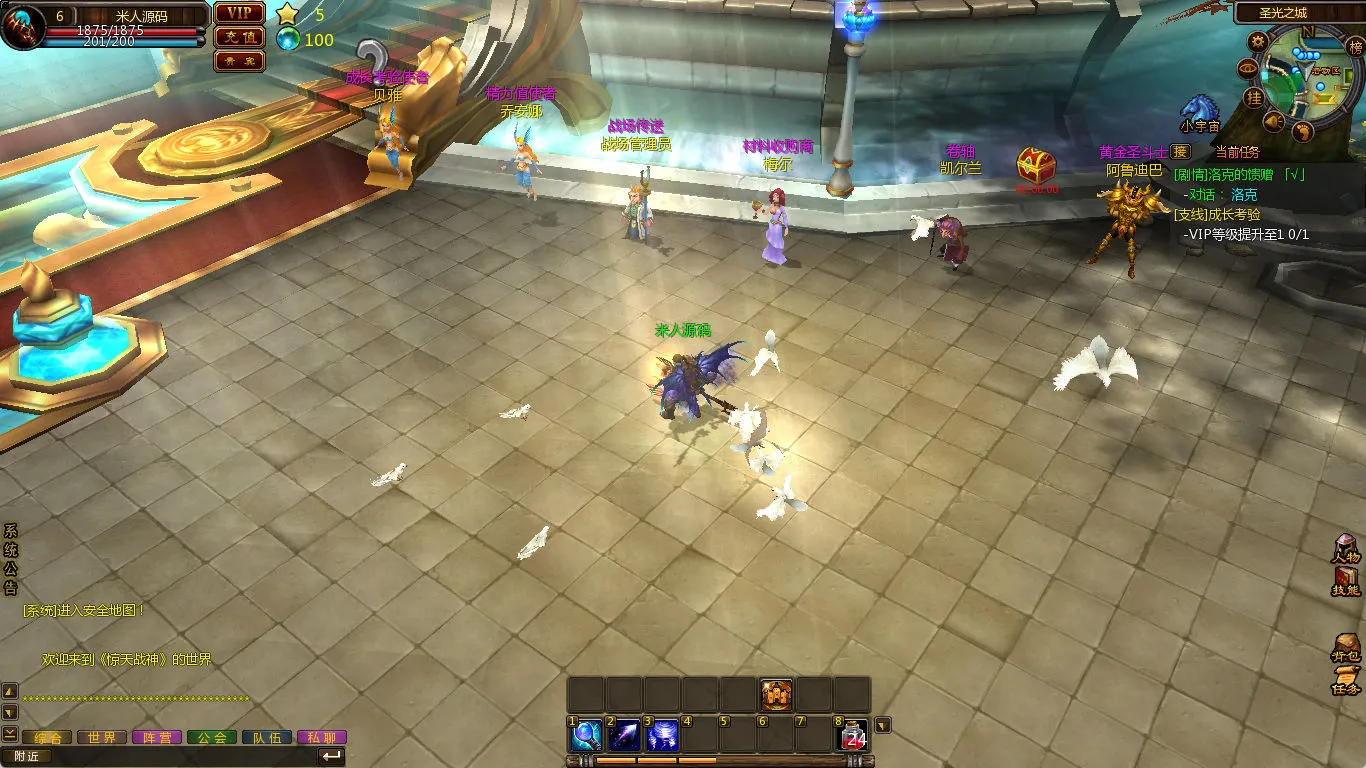
Task: Open the 背包 backpack
Action: (1346, 647)
